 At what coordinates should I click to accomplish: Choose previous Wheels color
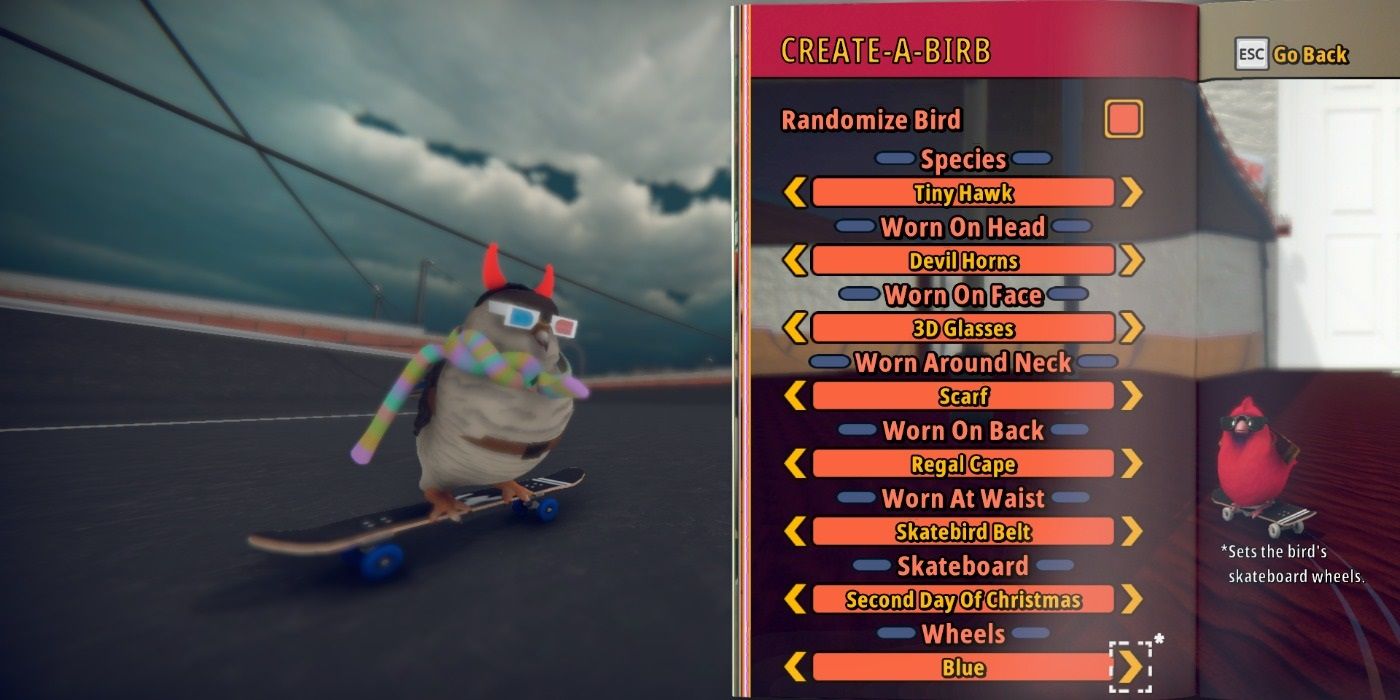(x=795, y=667)
